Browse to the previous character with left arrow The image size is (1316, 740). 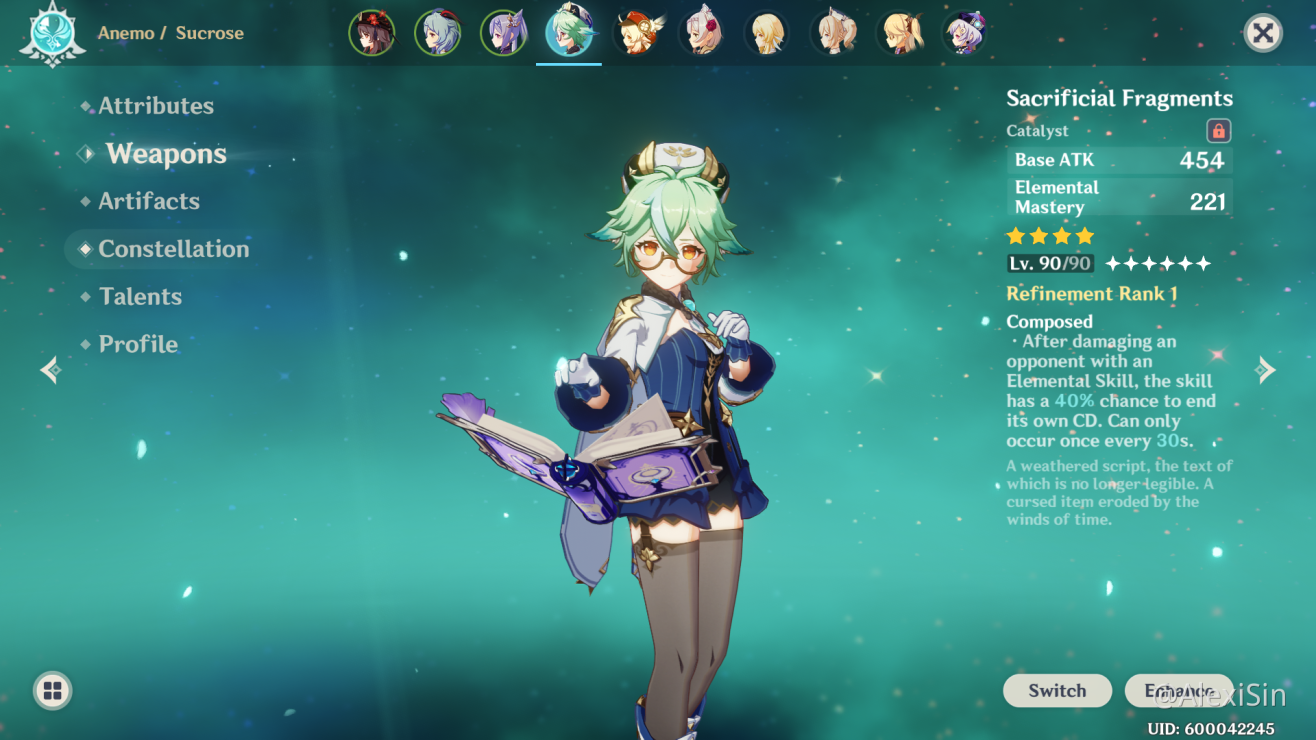pos(50,370)
